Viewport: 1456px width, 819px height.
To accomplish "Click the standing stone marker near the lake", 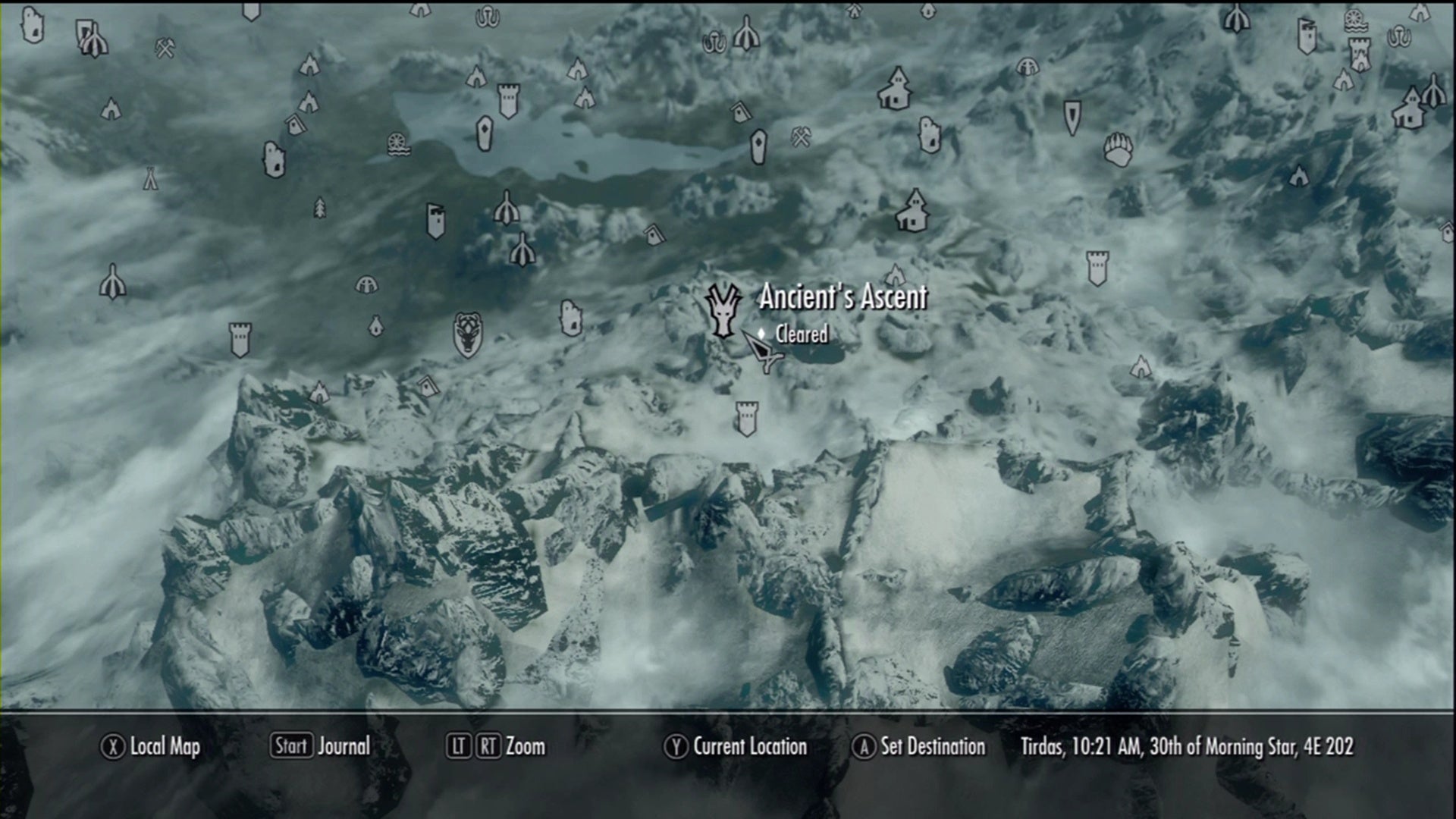I will click(x=483, y=134).
